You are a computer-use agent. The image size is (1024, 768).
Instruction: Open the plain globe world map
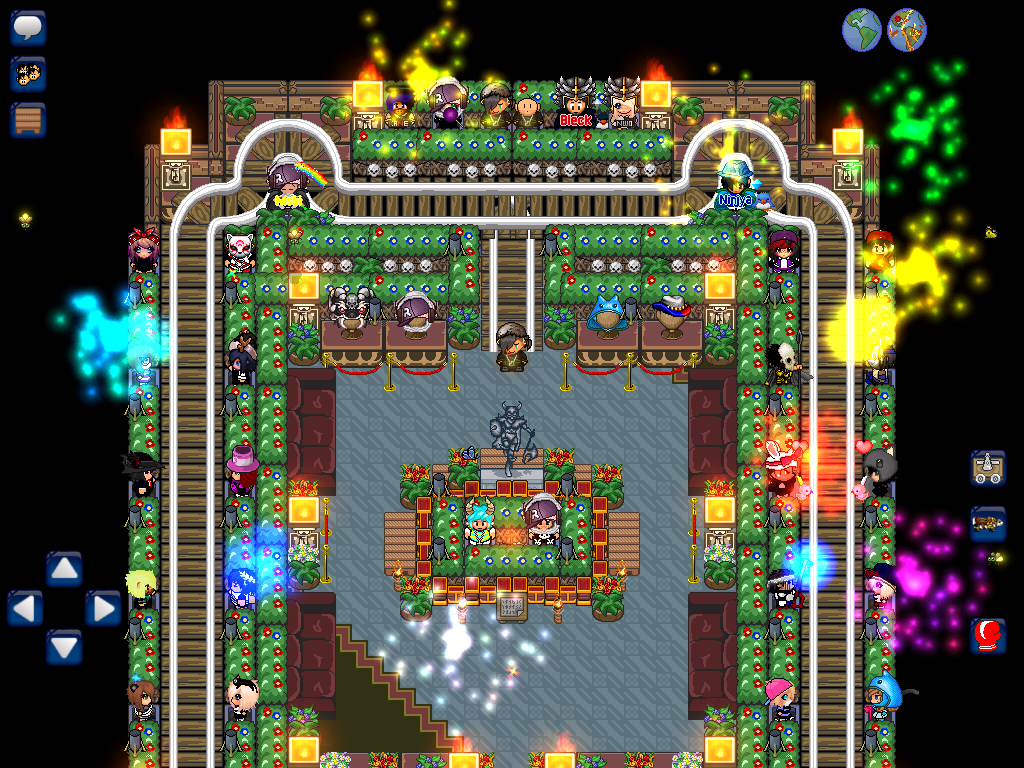(861, 30)
